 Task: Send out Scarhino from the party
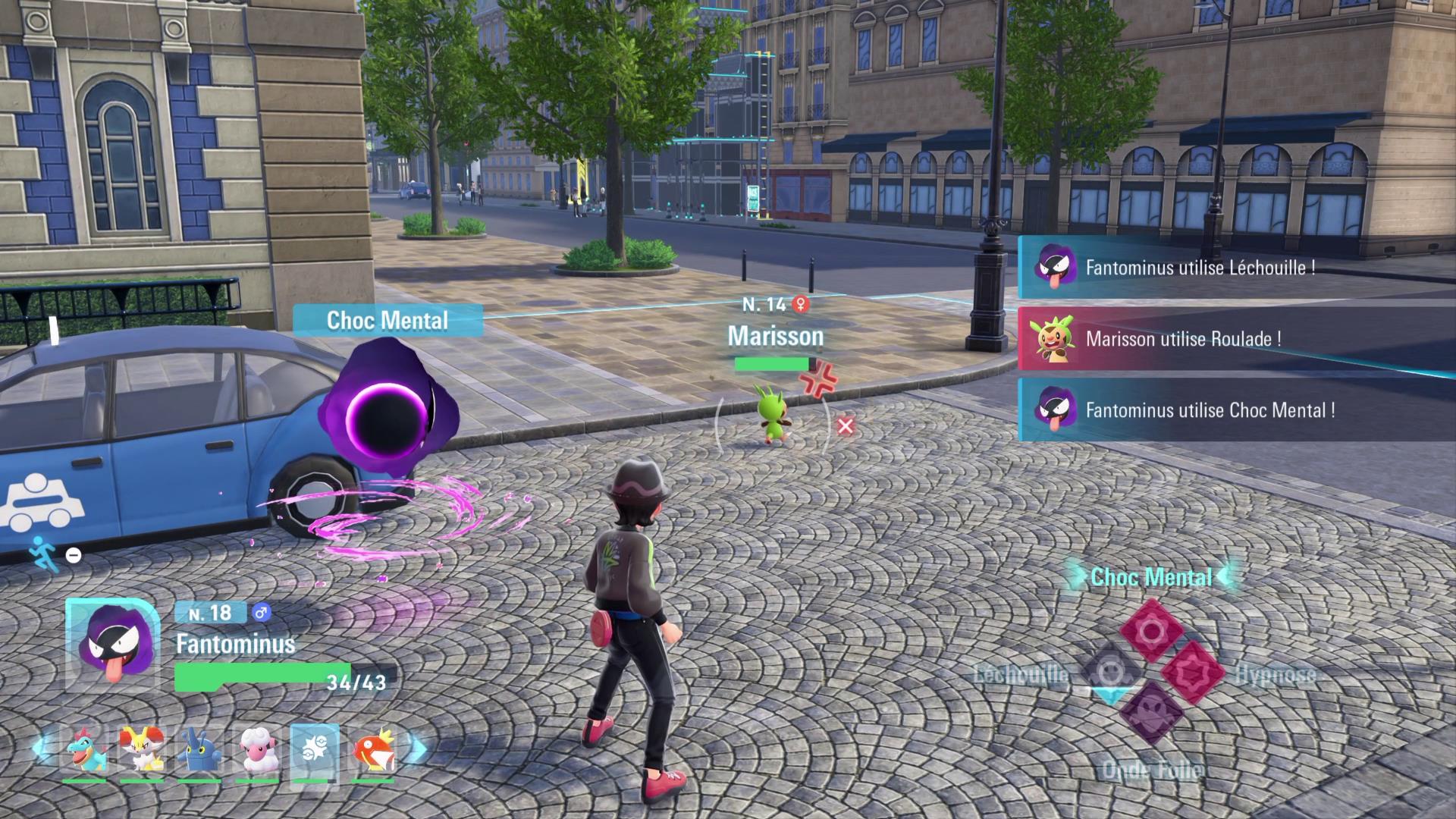point(199,749)
